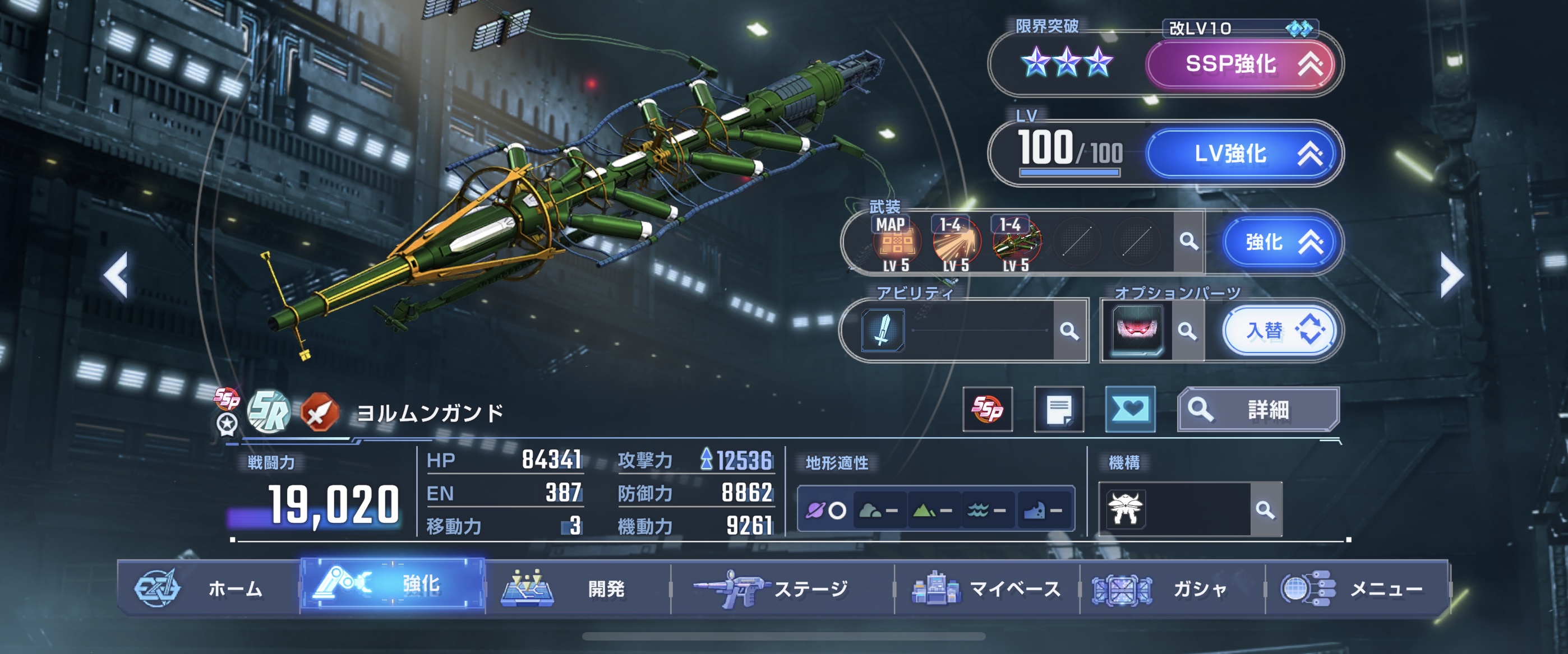
Task: Tap the LV強化 level-up button
Action: tap(1242, 154)
